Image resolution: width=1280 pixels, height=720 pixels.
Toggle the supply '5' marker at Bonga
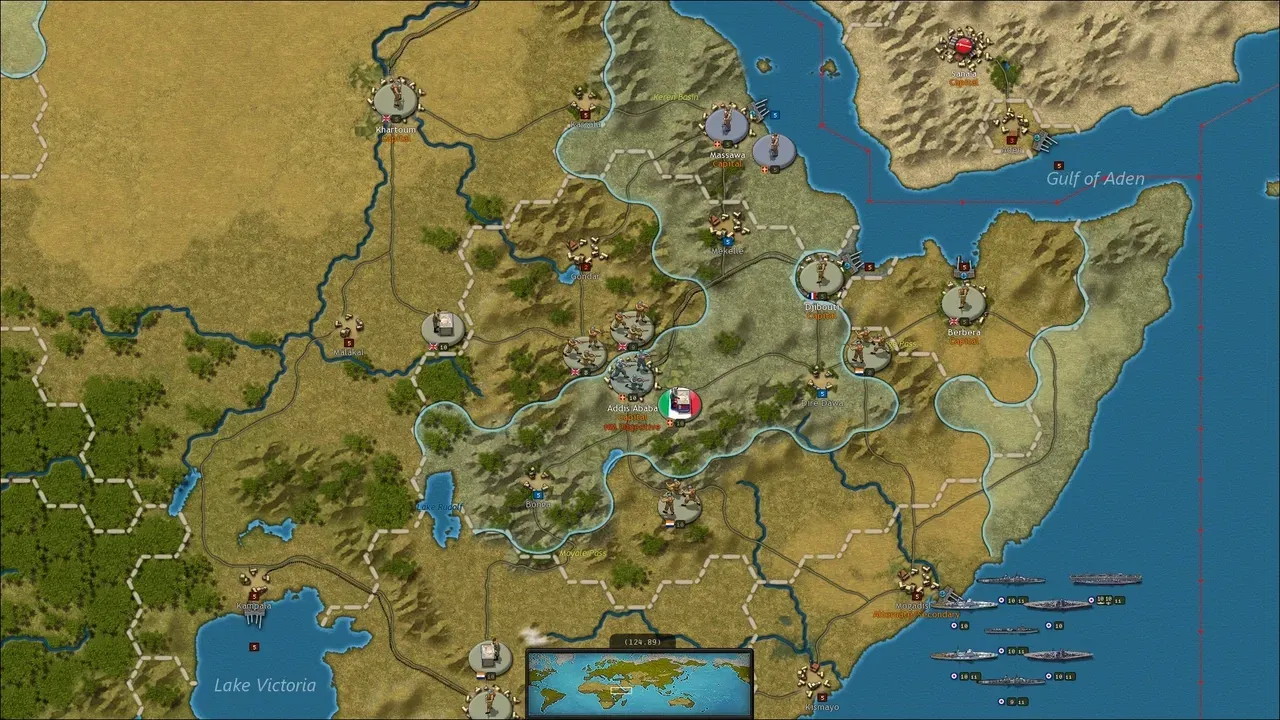[x=538, y=494]
